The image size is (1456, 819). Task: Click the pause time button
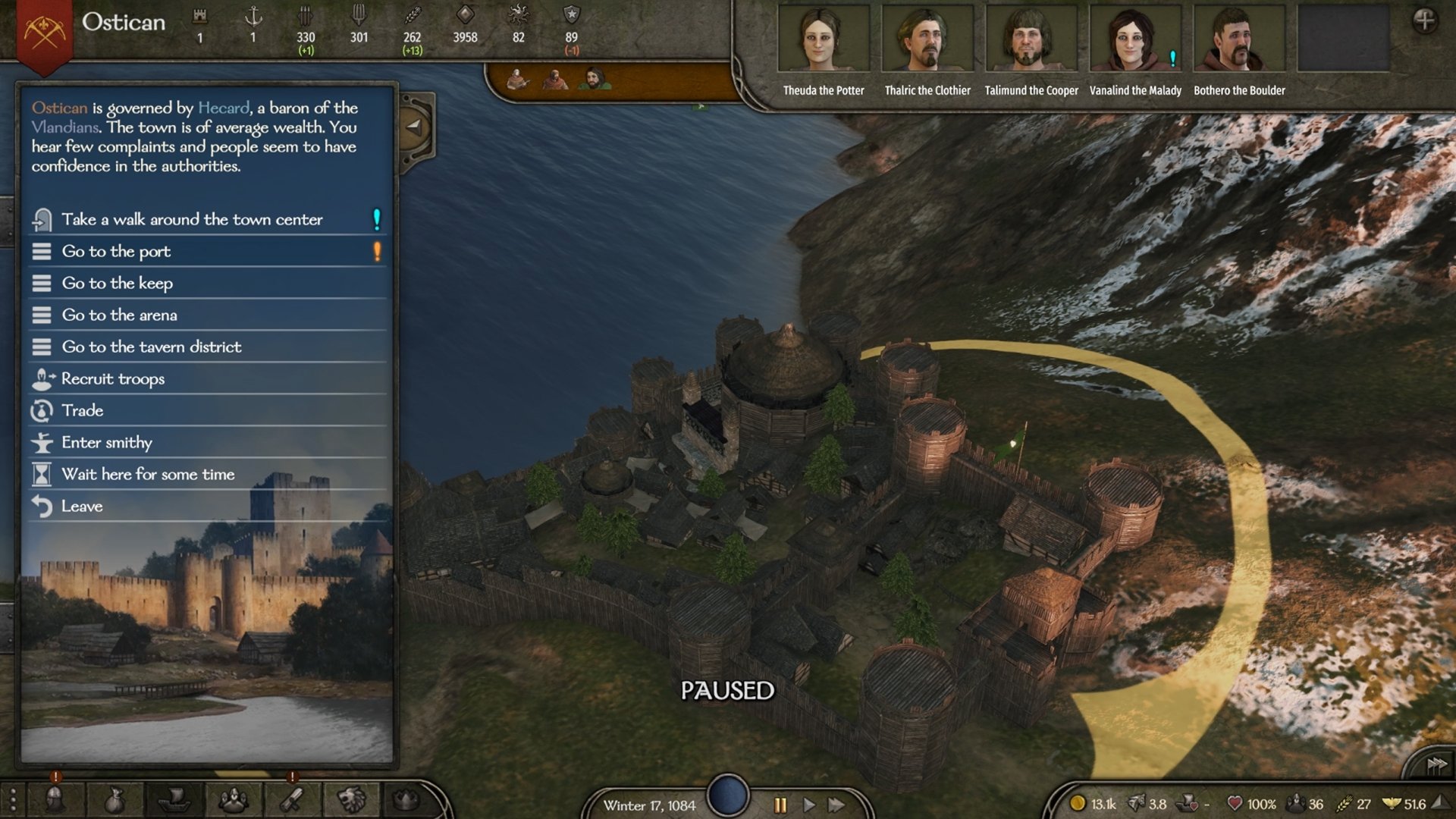[x=780, y=805]
